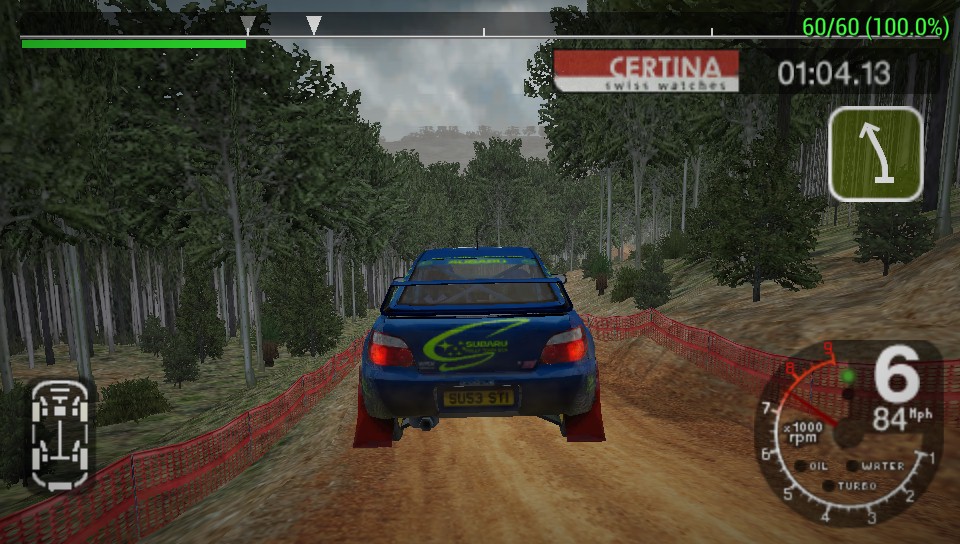Click the Certina swiss watches banner
960x544 pixels.
click(646, 72)
